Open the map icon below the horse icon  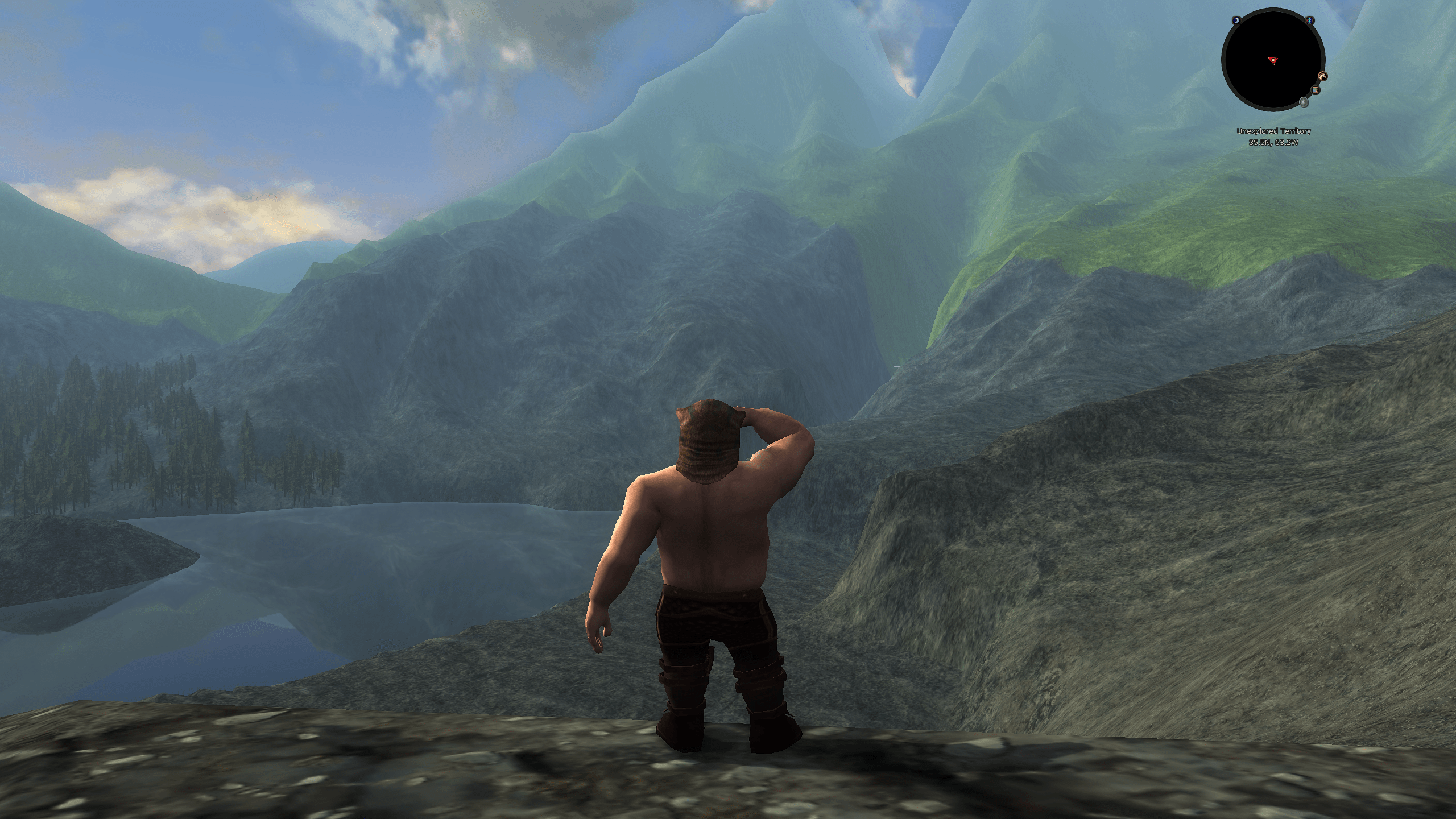[1316, 90]
